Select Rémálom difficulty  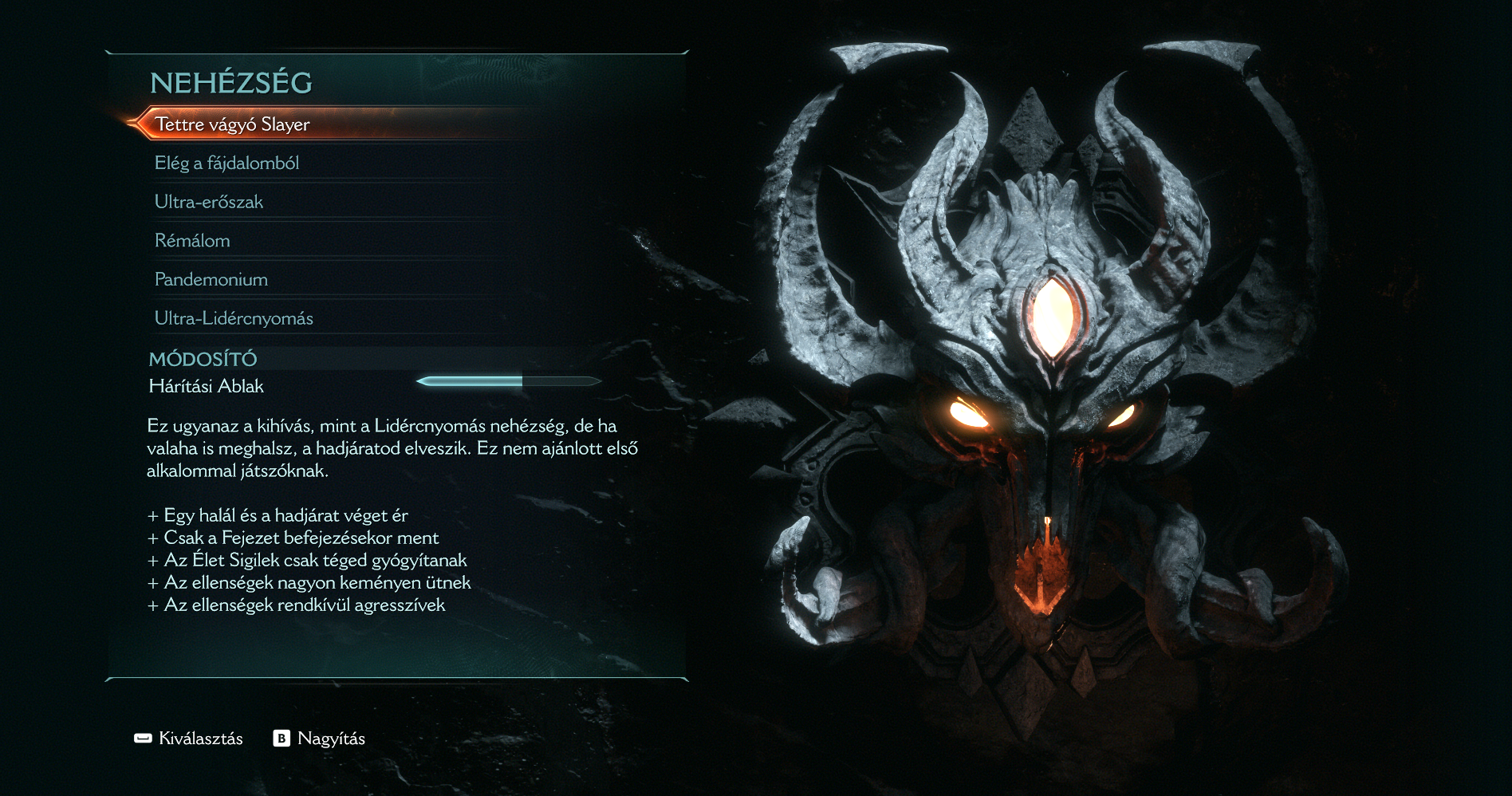pyautogui.click(x=192, y=241)
